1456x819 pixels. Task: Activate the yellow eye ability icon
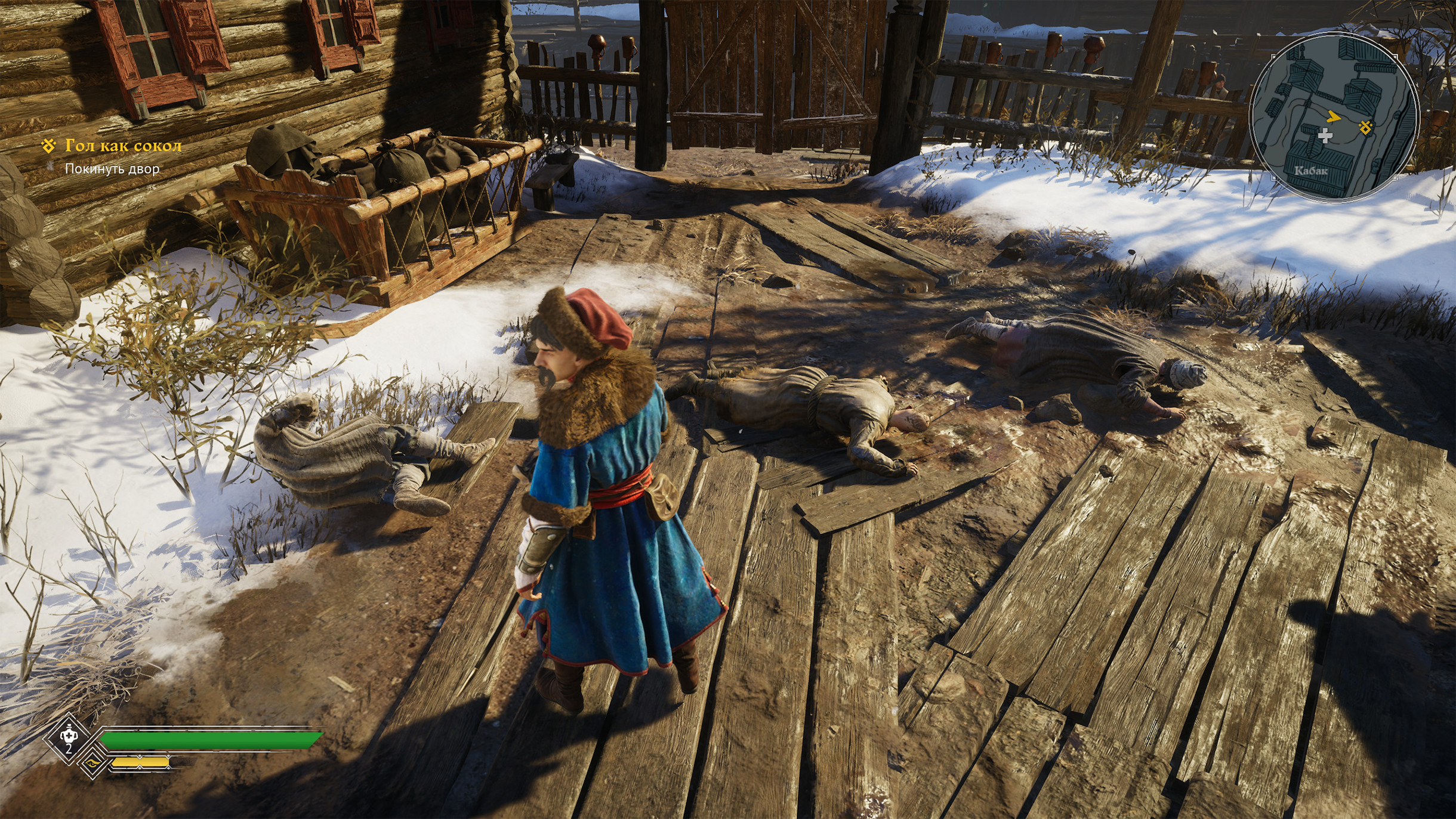92,763
